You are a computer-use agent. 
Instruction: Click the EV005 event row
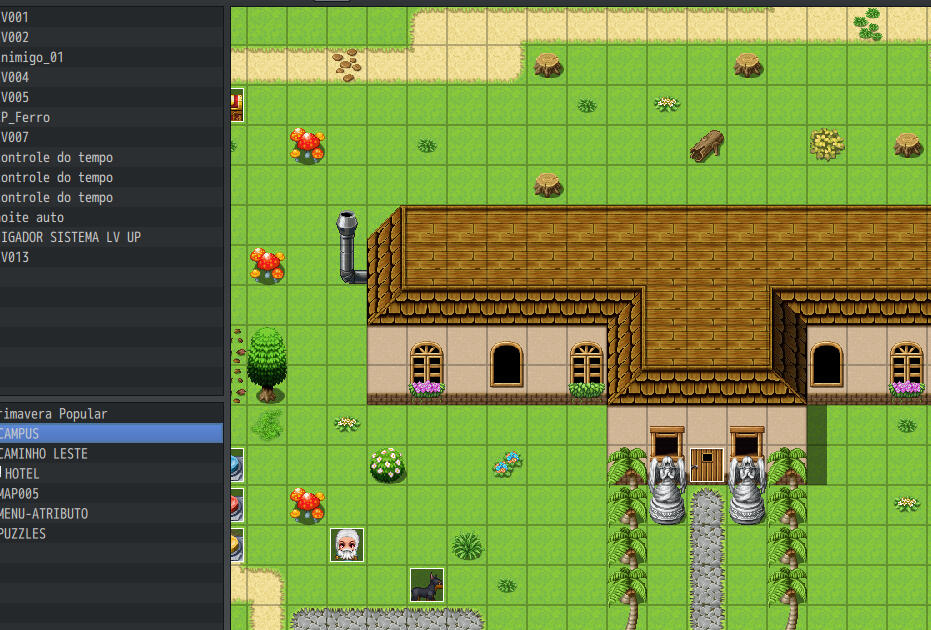(60, 97)
